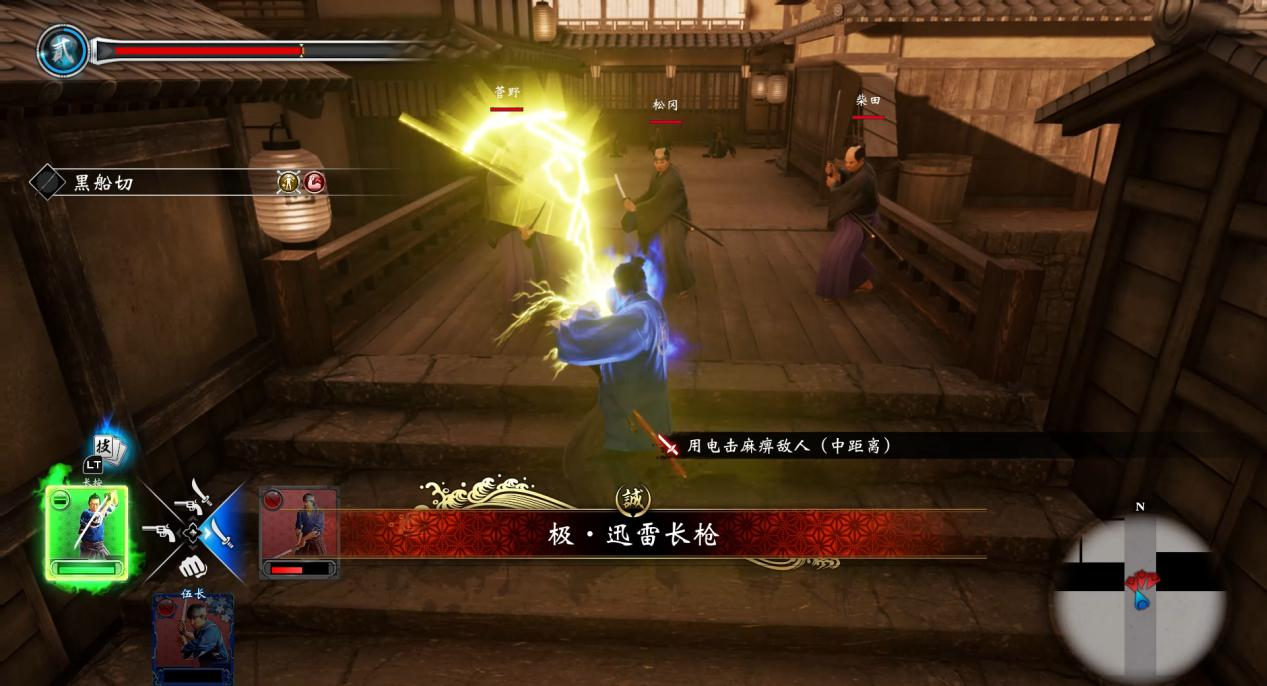Select the 黑船切 weapon label
The image size is (1267, 686).
pos(103,183)
